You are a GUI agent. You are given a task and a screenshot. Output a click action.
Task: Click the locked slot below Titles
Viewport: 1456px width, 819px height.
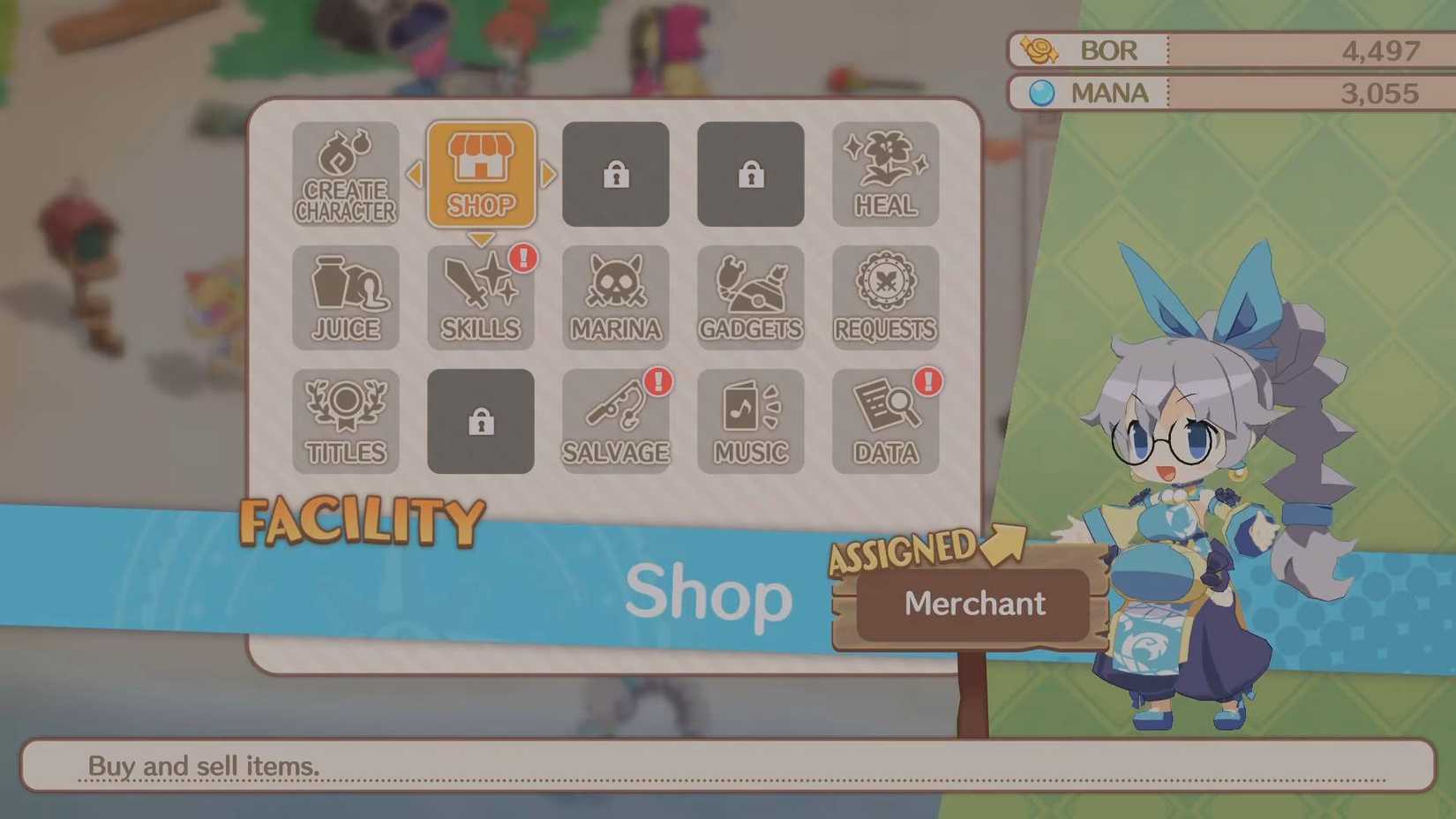pyautogui.click(x=480, y=422)
